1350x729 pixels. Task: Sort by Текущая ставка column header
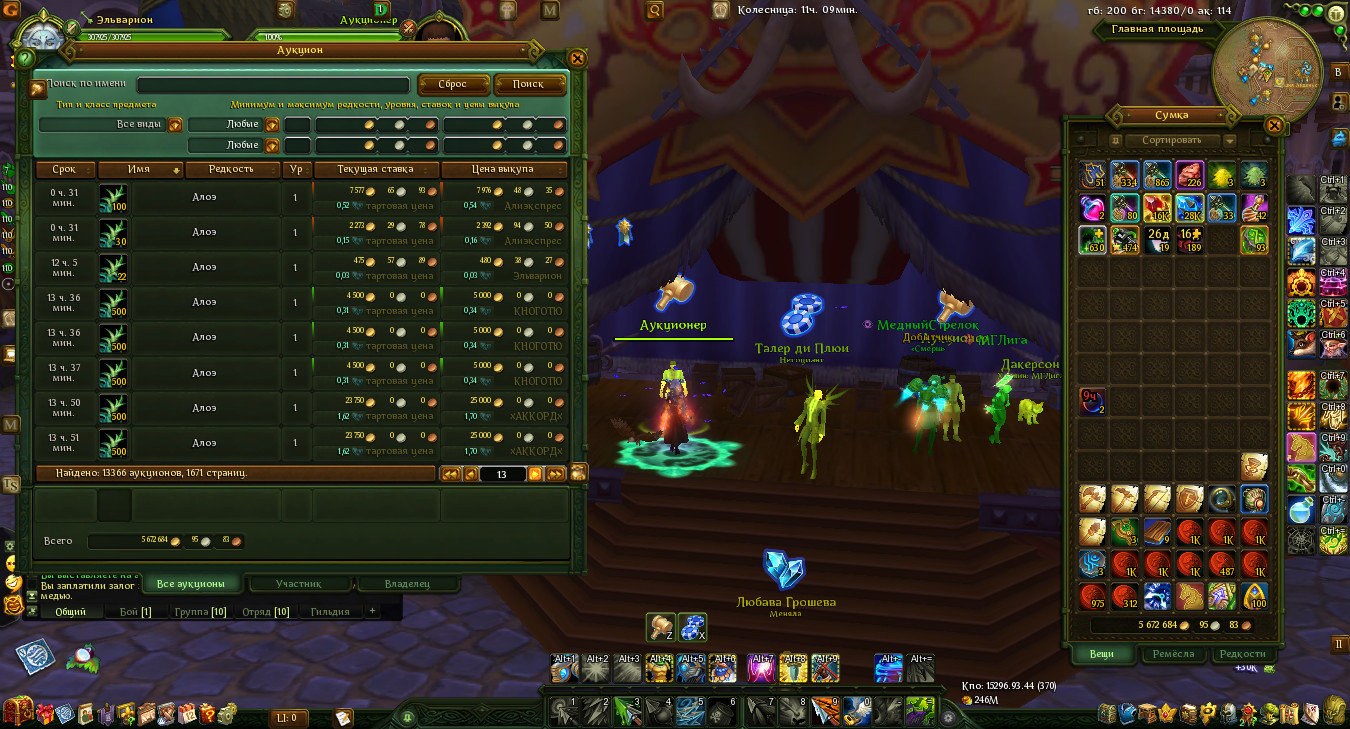click(x=376, y=170)
